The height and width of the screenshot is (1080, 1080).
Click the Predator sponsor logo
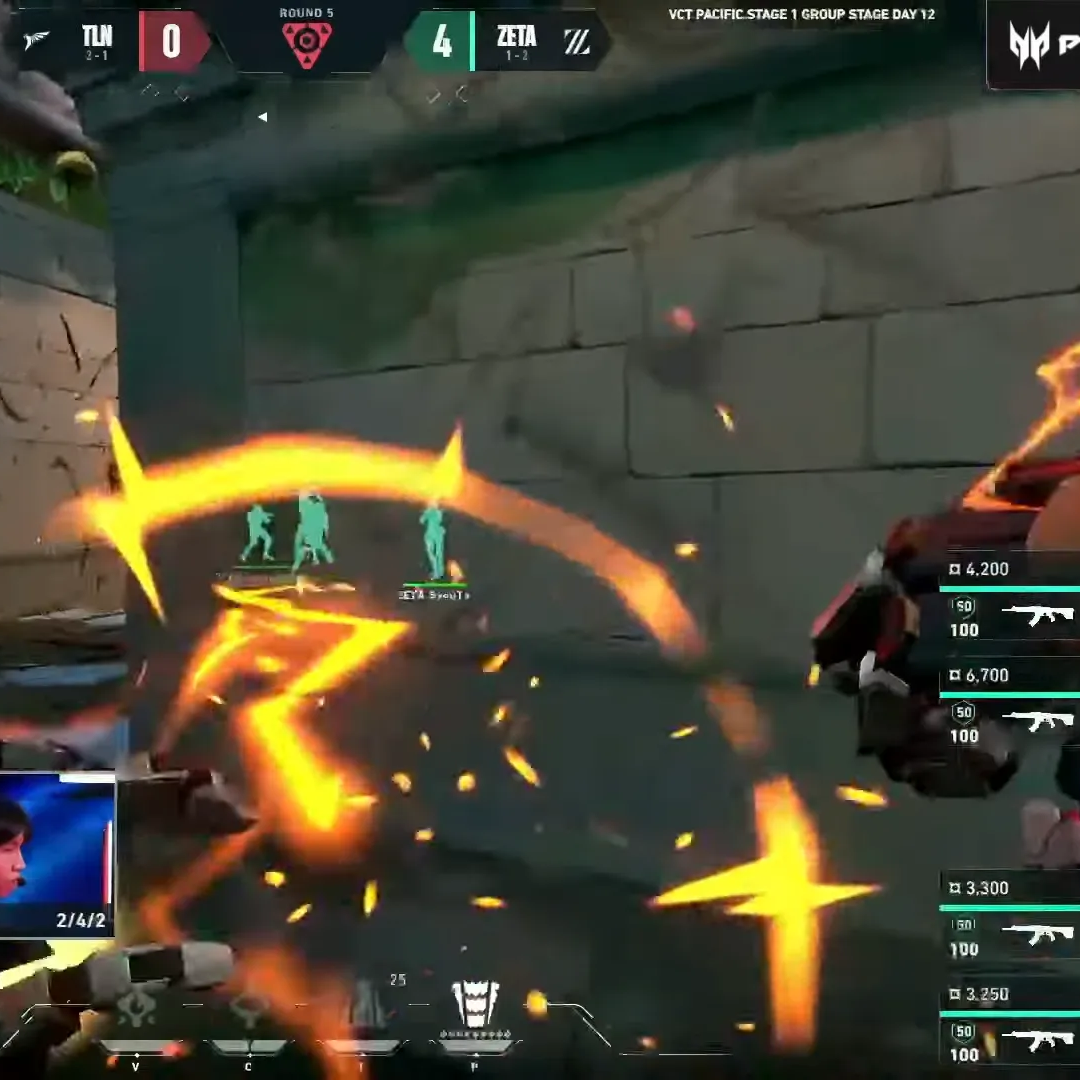point(1032,45)
